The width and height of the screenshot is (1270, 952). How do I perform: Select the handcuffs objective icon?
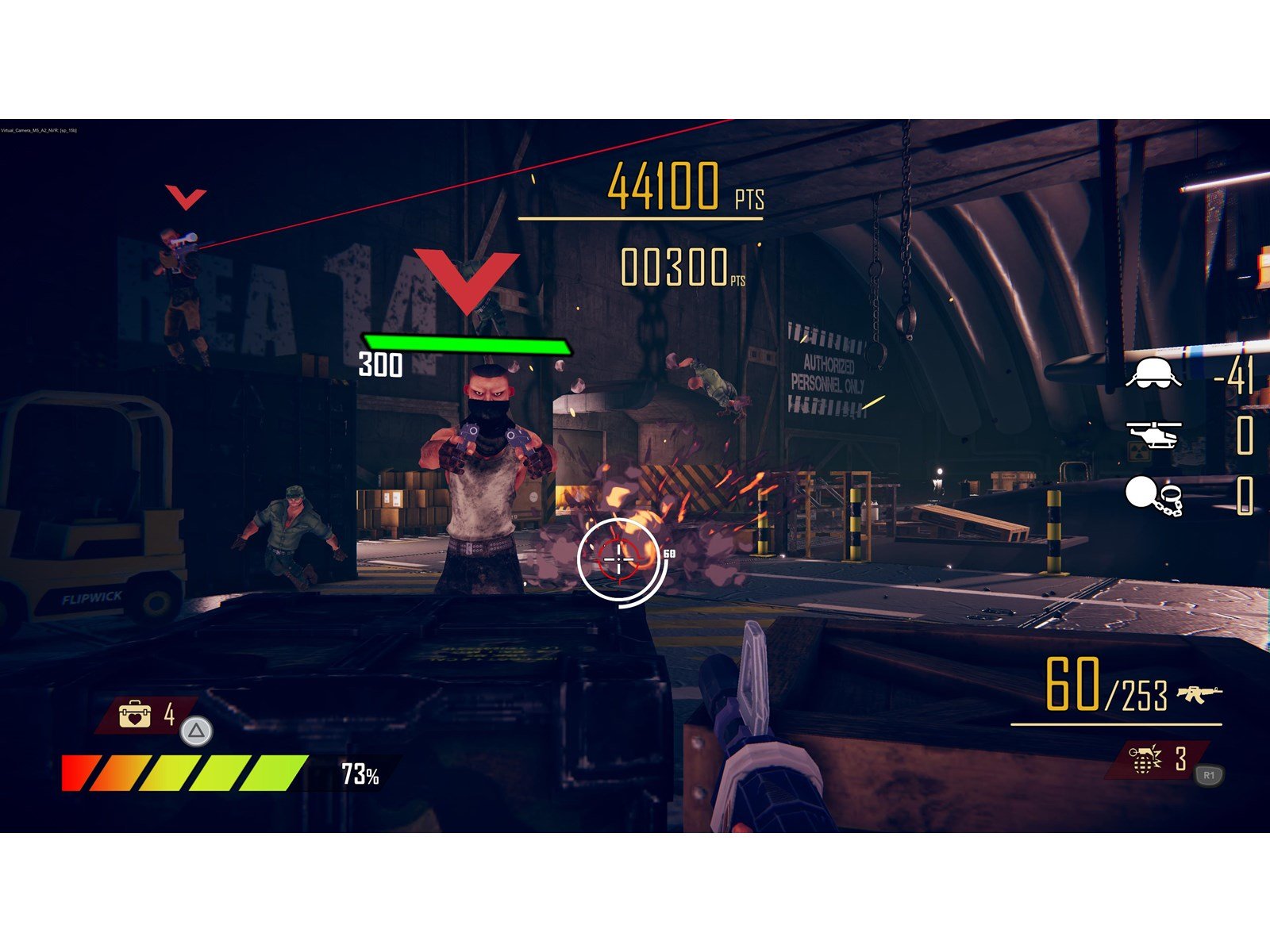tap(1153, 496)
